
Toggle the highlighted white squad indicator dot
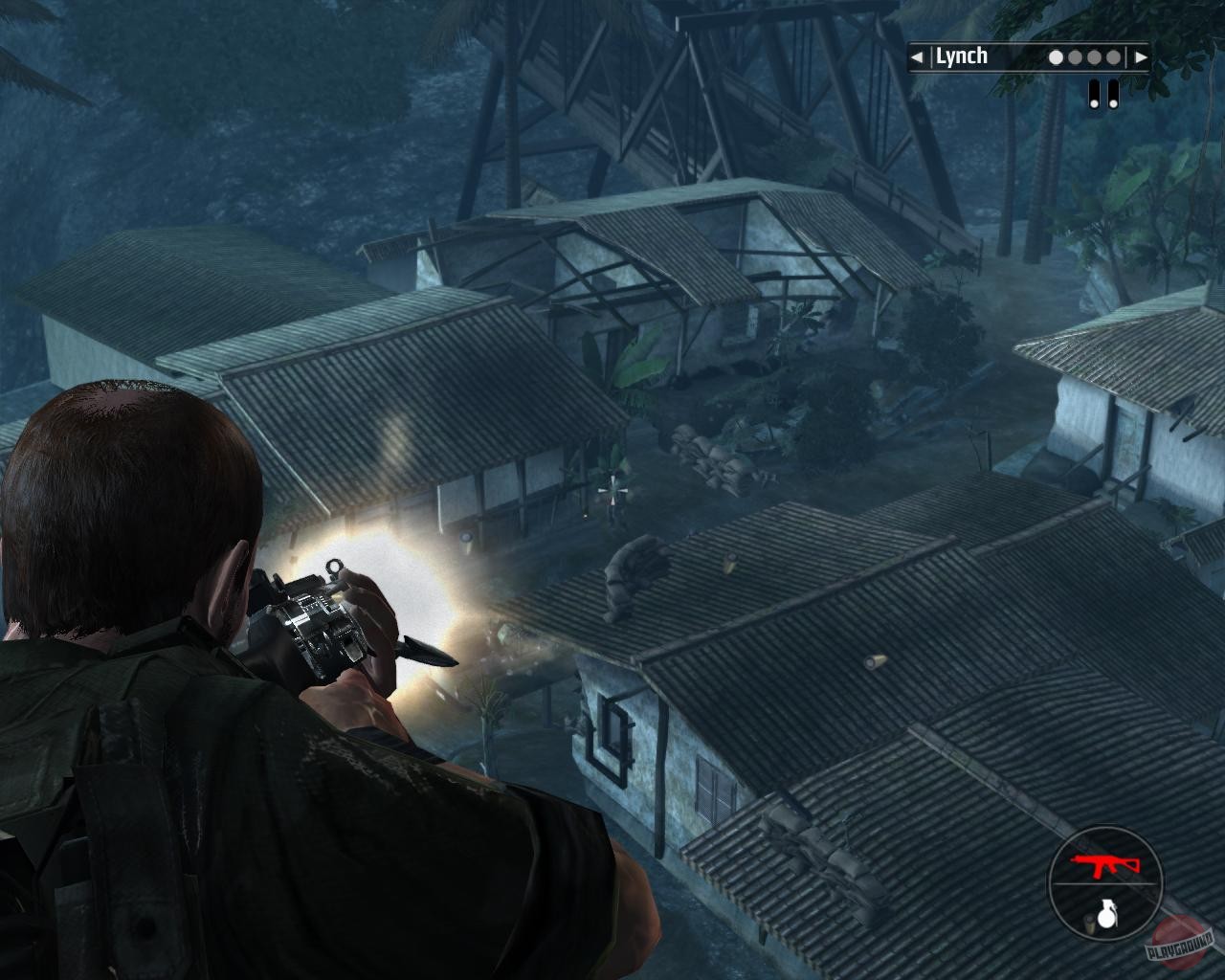click(1055, 56)
